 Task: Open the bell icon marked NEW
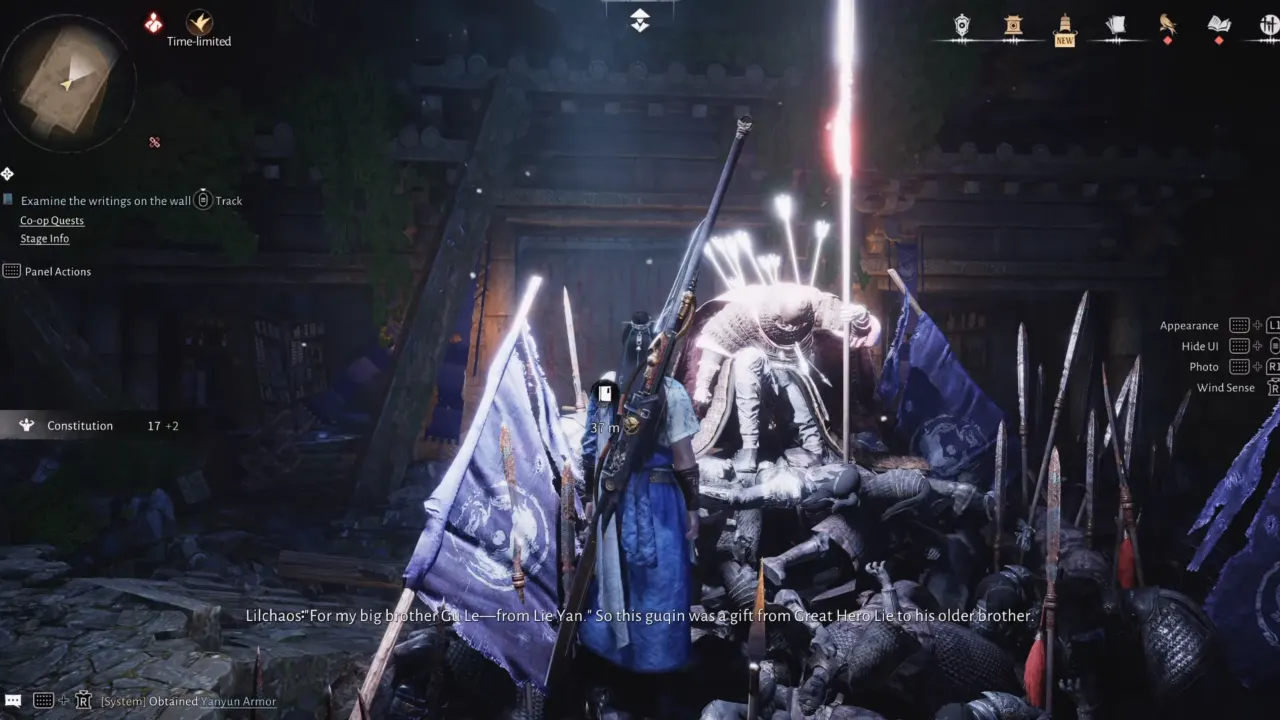pyautogui.click(x=1065, y=25)
